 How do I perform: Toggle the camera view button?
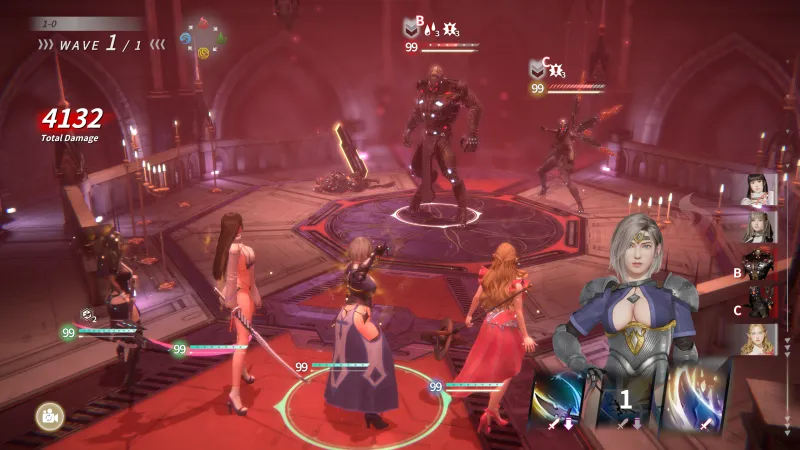tap(47, 415)
